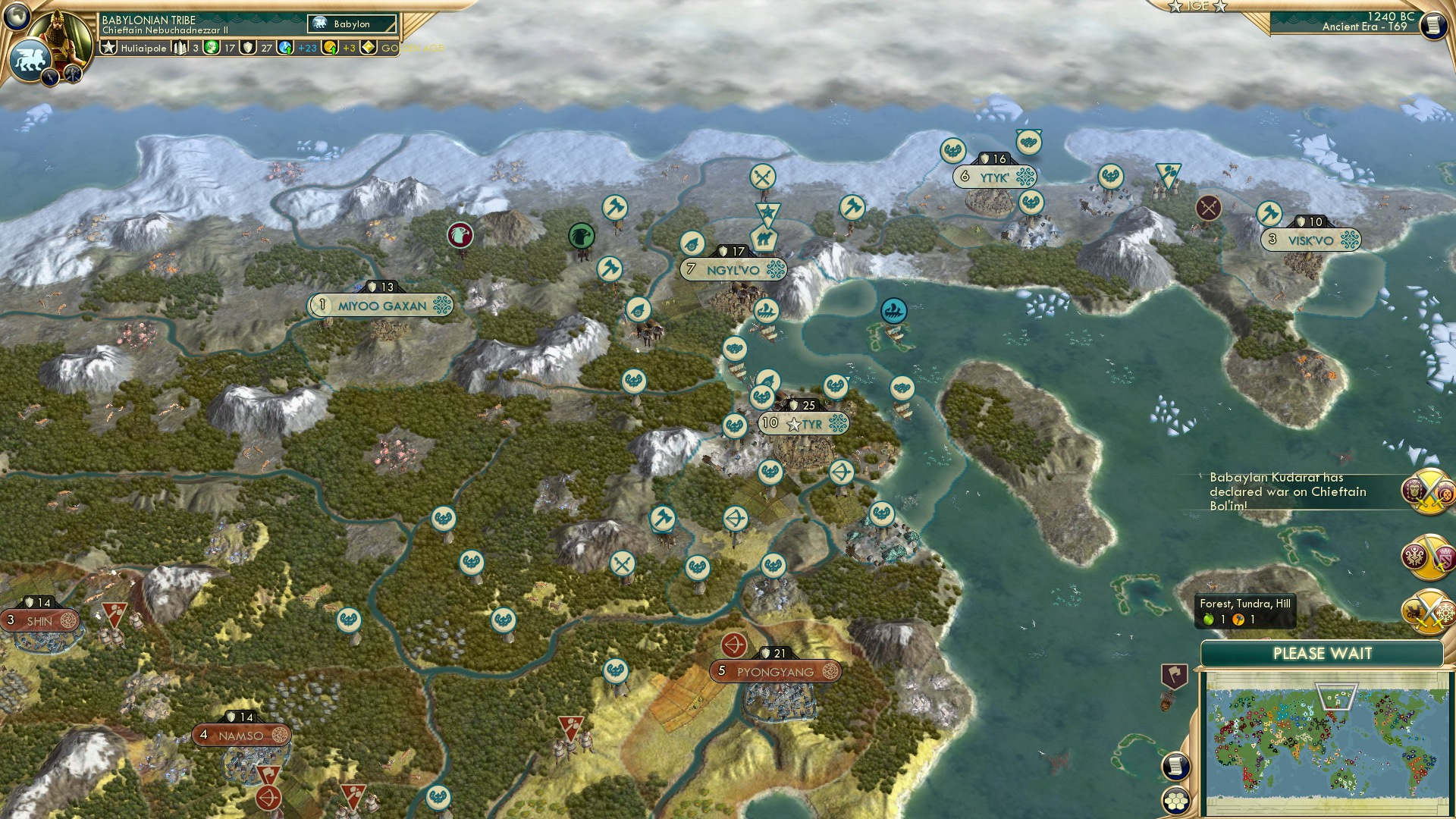Open the Civilopedia scroll icon top-right
This screenshot has width=1456, height=819.
point(1436,25)
